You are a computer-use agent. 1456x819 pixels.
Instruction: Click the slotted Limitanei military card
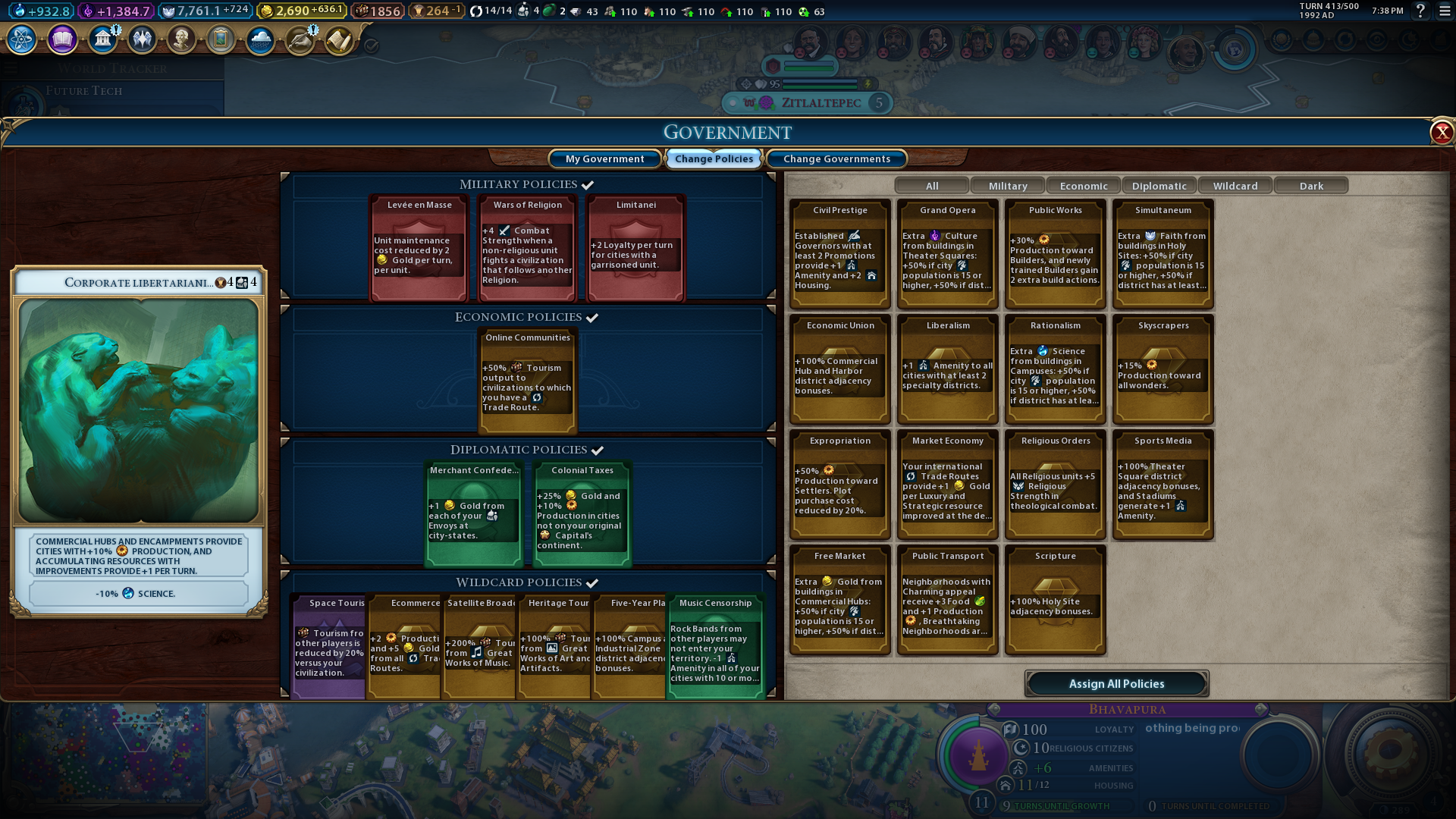636,248
